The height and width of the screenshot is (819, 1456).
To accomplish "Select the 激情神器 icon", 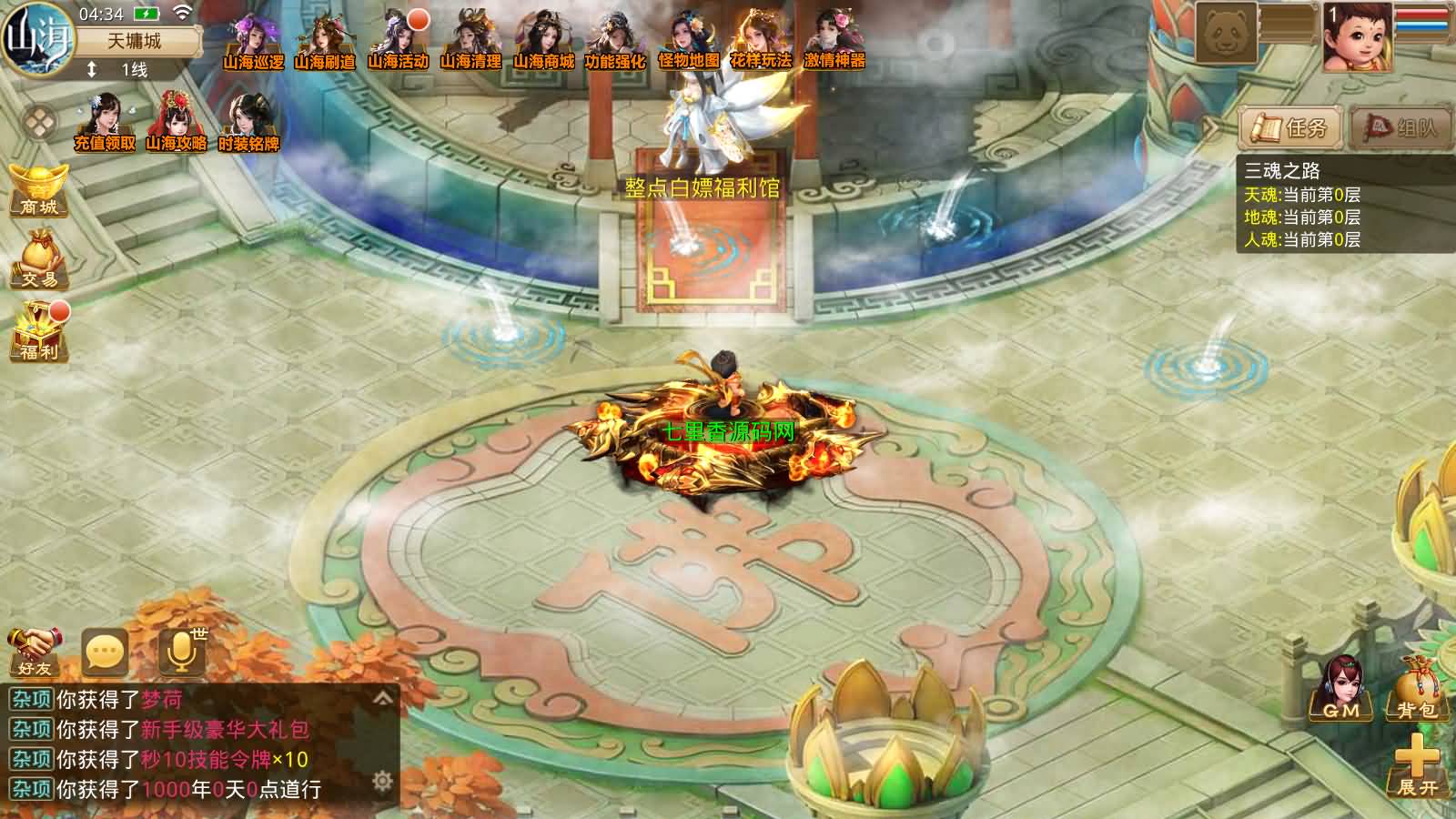I will click(x=834, y=41).
